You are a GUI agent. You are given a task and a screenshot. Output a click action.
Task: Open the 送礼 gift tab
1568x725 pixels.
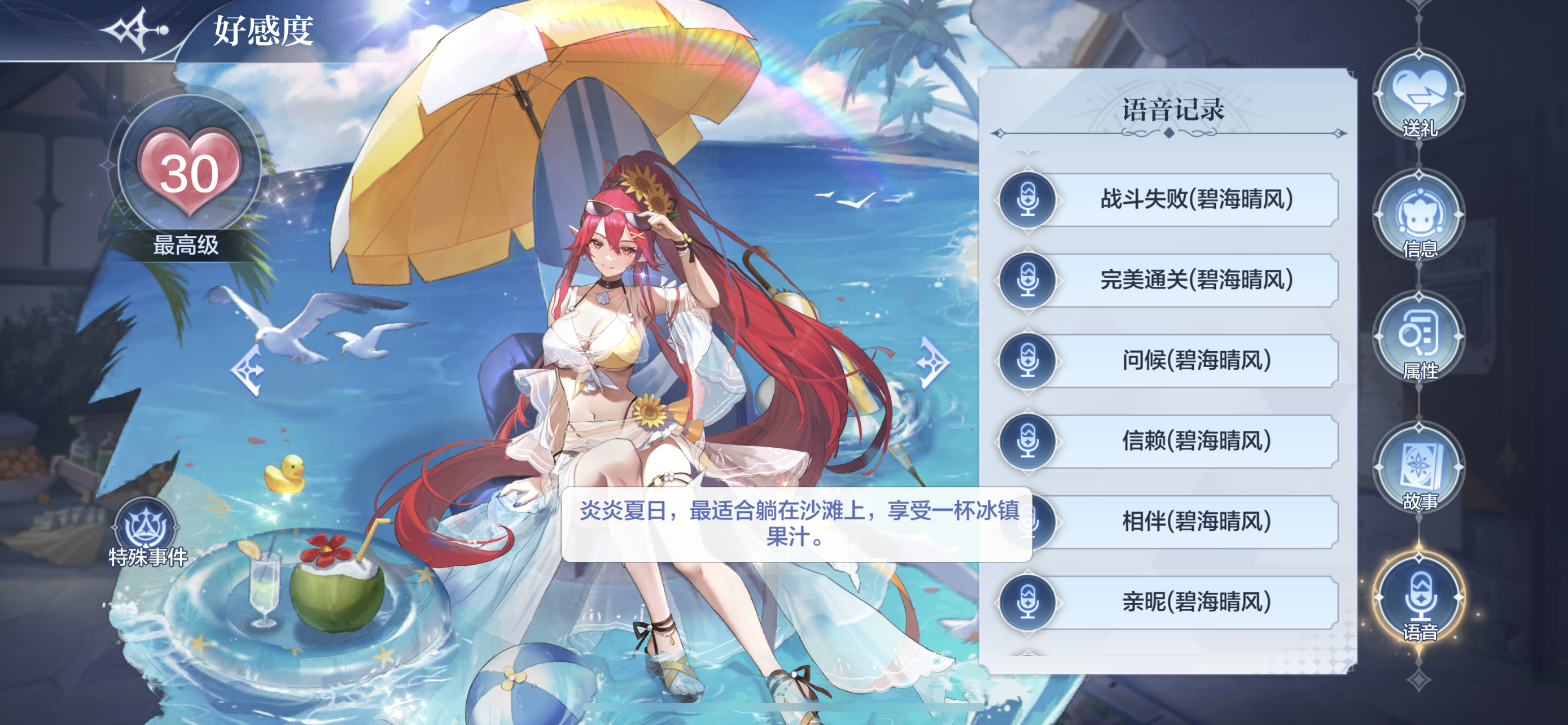1418,97
